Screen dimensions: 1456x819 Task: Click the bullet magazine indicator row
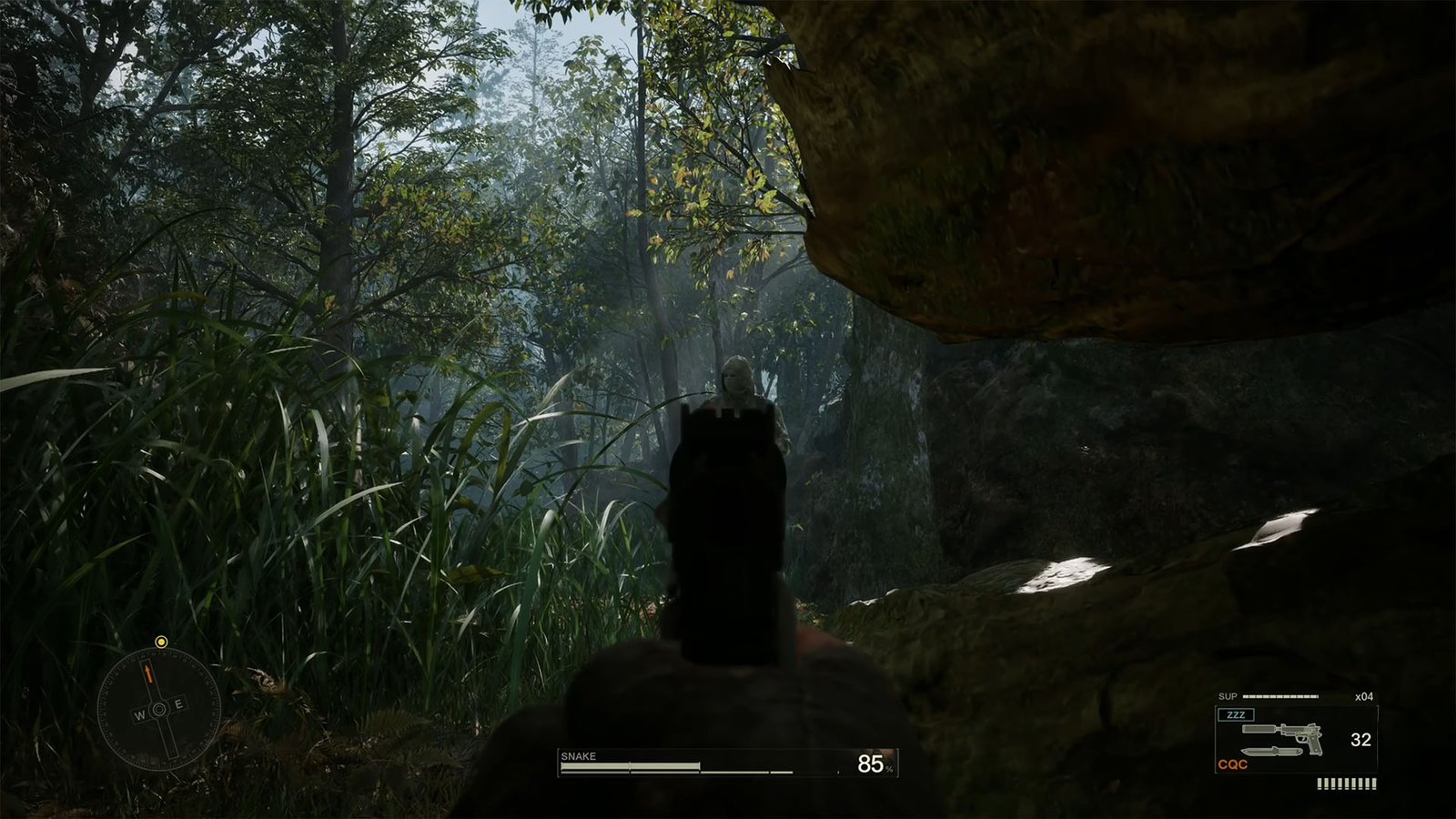[x=1347, y=783]
